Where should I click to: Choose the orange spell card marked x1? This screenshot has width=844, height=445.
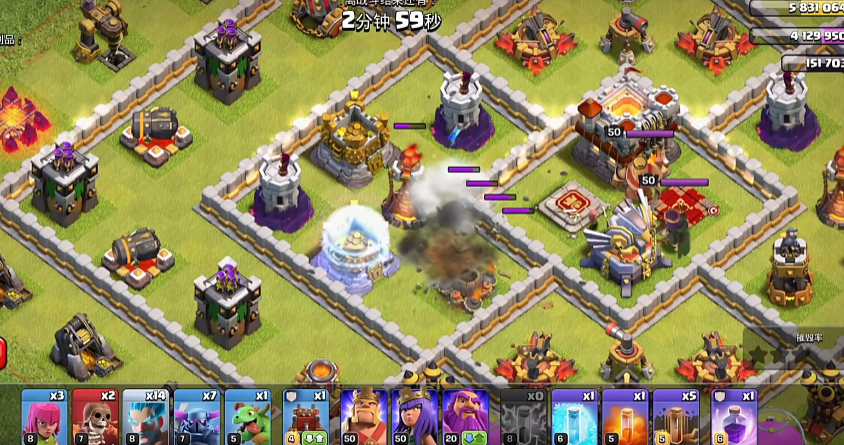625,417
